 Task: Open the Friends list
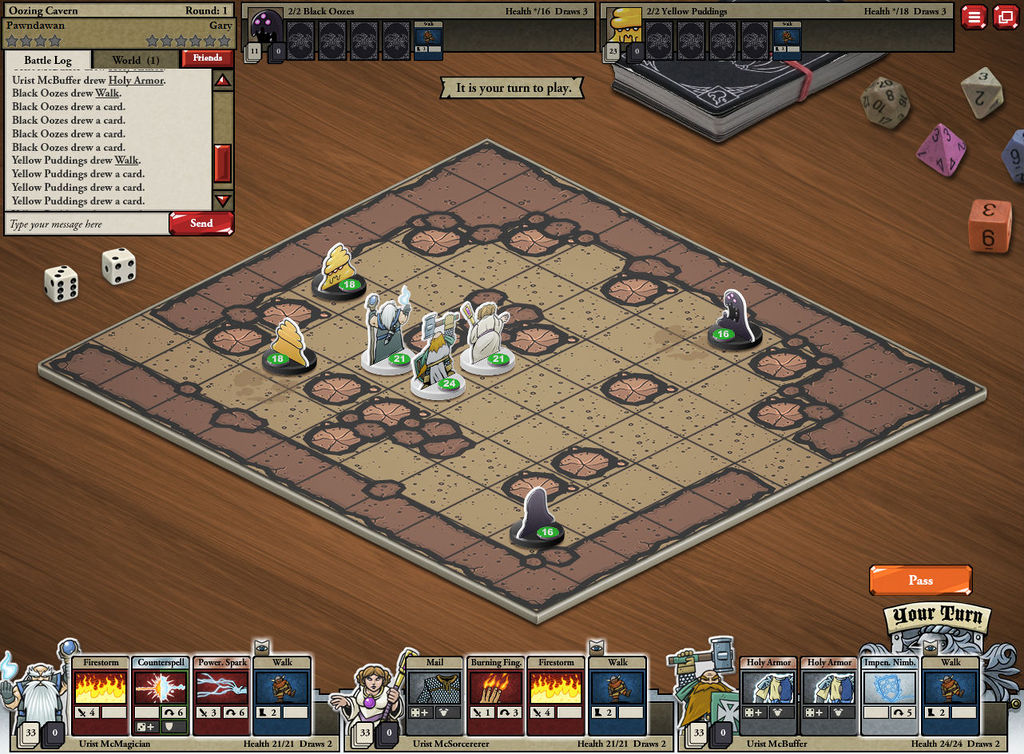tap(207, 58)
